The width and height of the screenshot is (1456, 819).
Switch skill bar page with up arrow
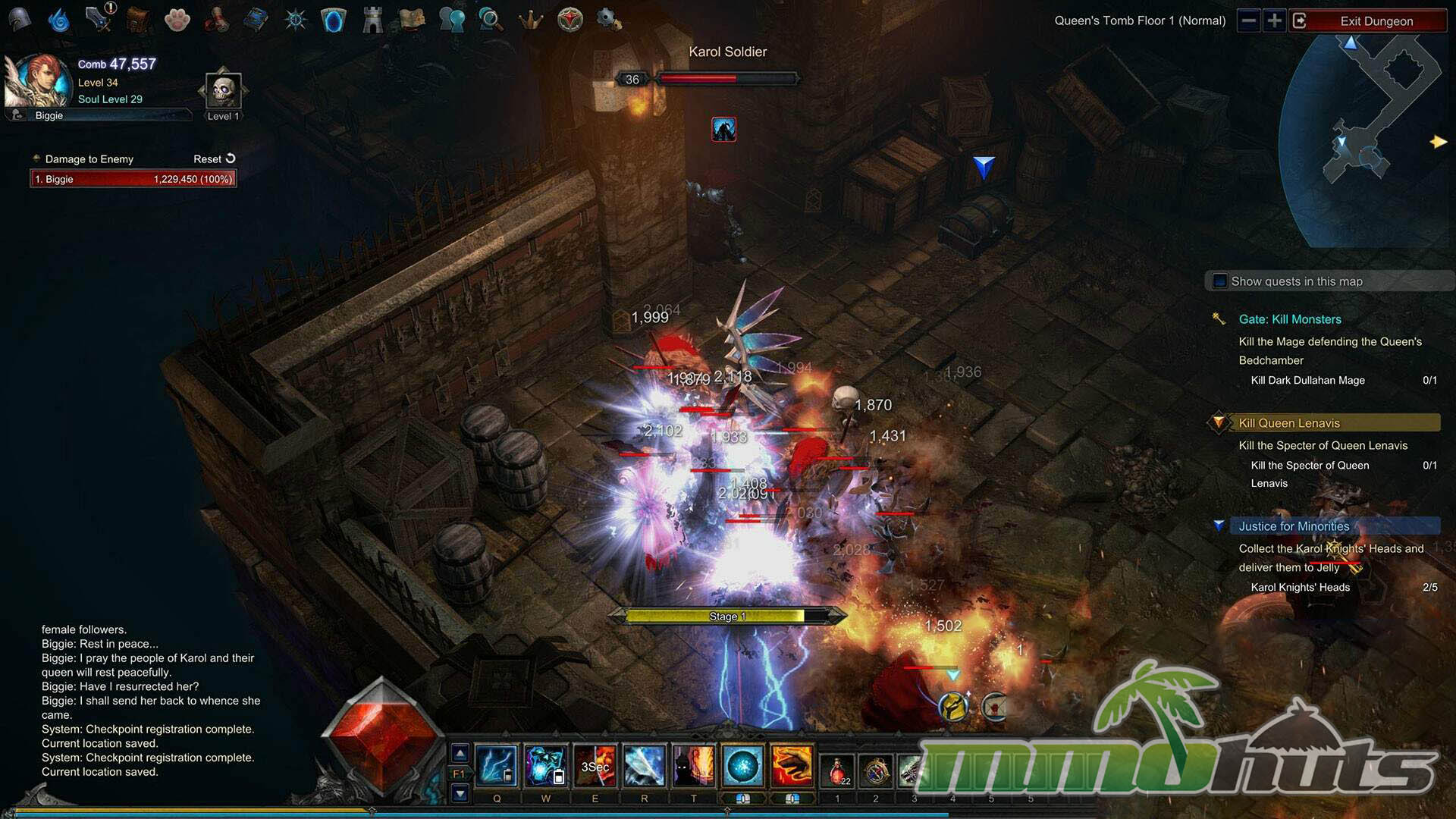click(460, 753)
